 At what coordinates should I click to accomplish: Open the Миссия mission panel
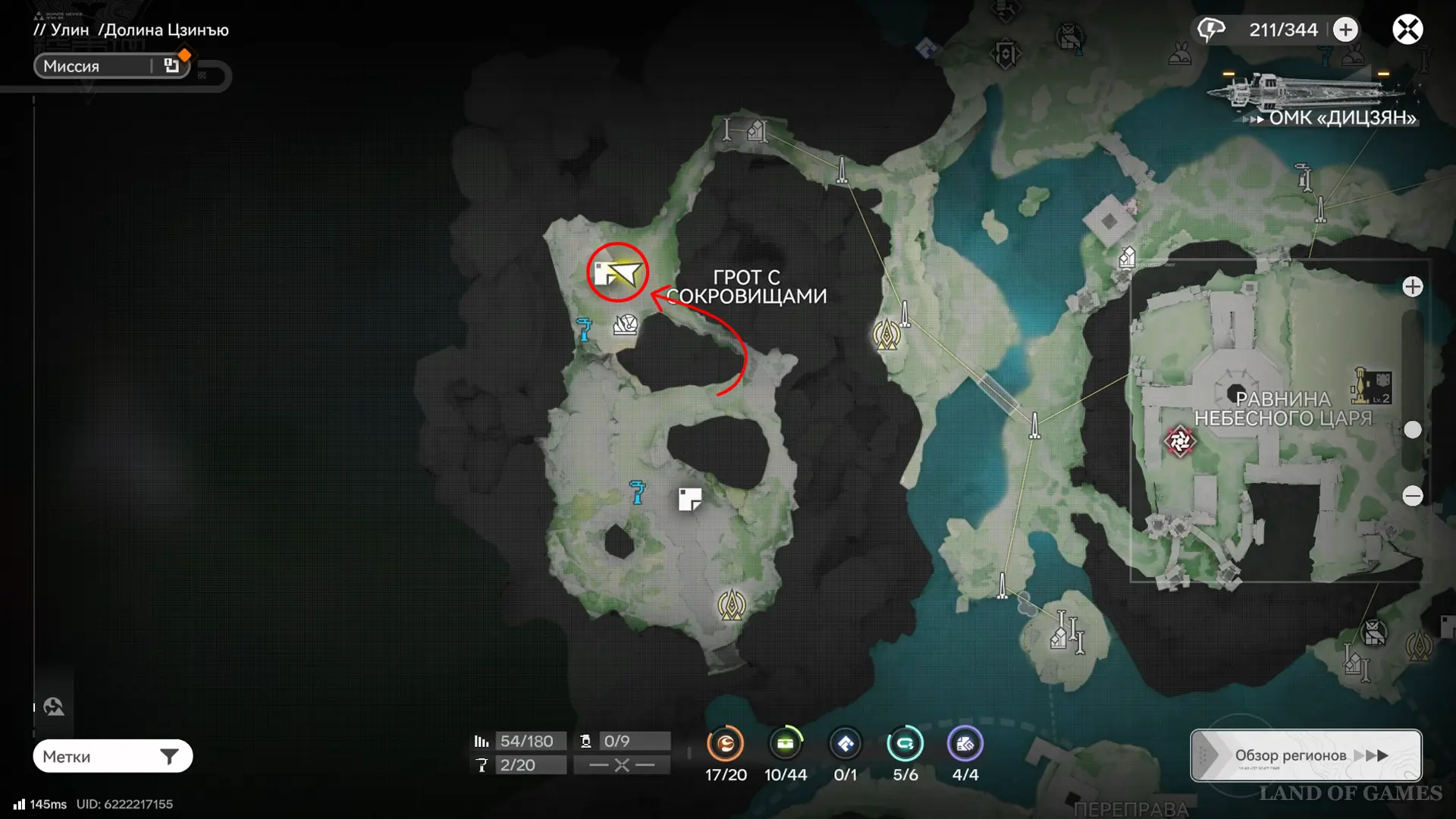coord(111,66)
